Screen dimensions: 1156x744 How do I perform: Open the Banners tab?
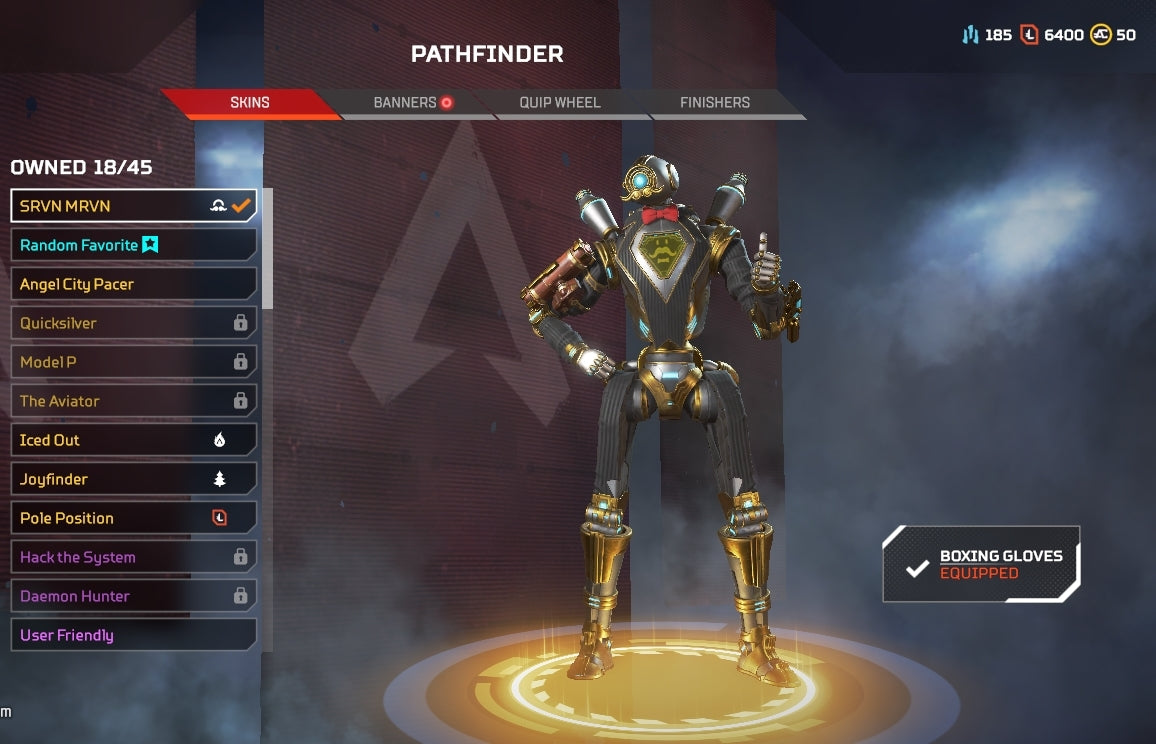410,103
